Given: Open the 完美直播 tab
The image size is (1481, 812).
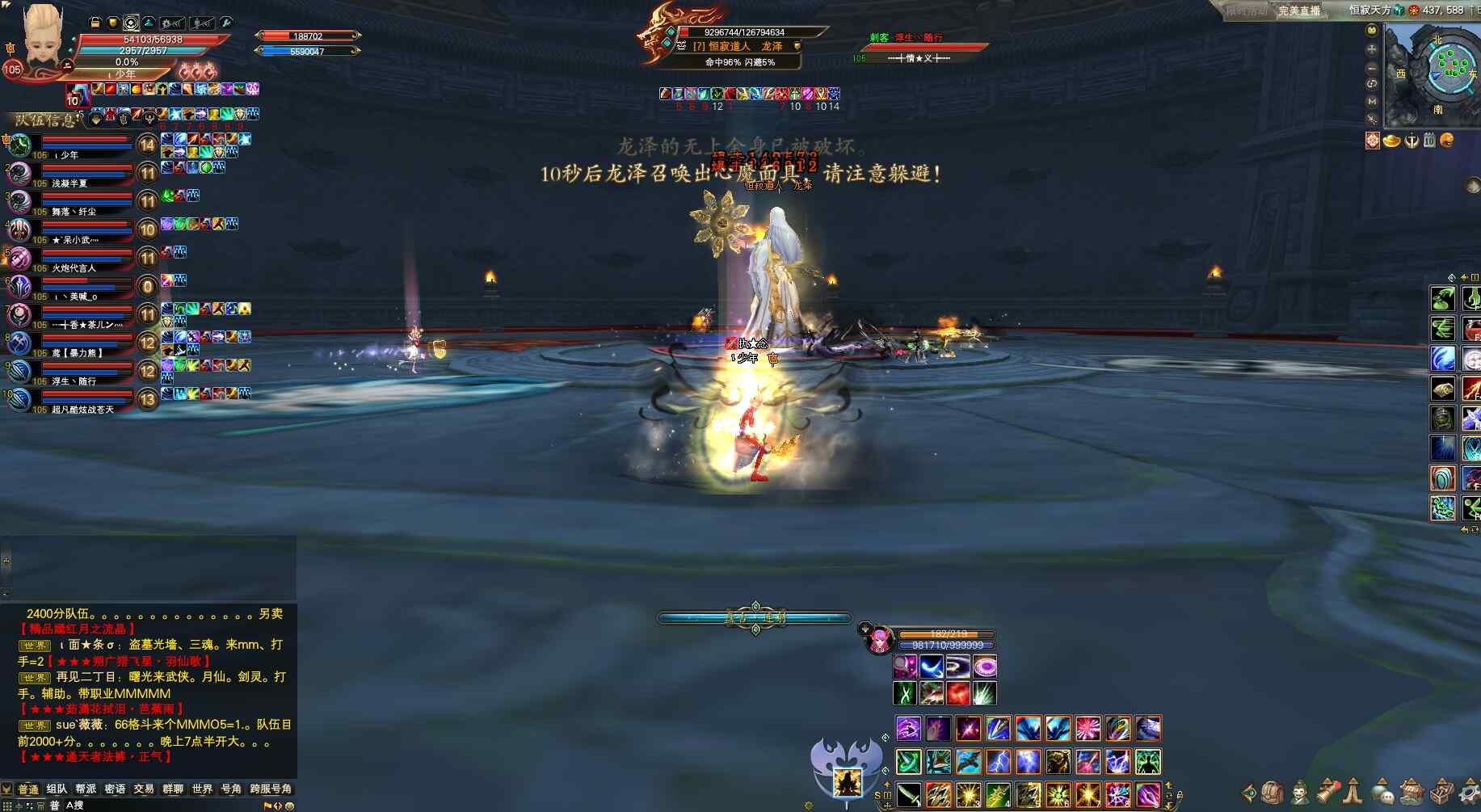Looking at the screenshot, I should click(1299, 11).
